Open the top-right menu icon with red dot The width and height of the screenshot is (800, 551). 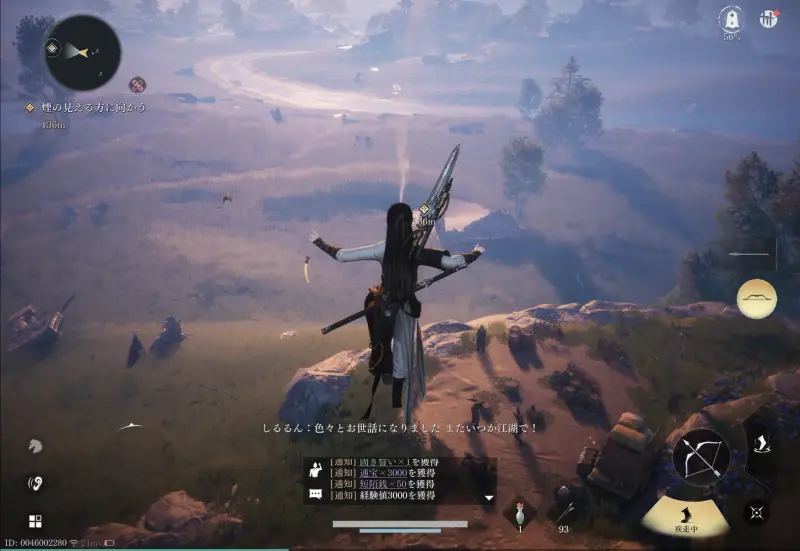click(x=768, y=19)
